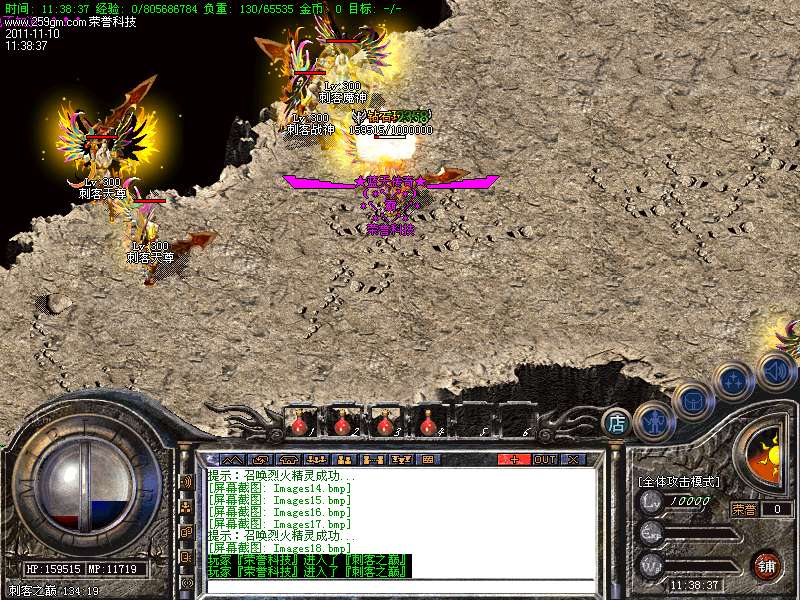Viewport: 800px width, 600px height.
Task: Use the red potion in belt slot 4
Action: click(x=428, y=424)
